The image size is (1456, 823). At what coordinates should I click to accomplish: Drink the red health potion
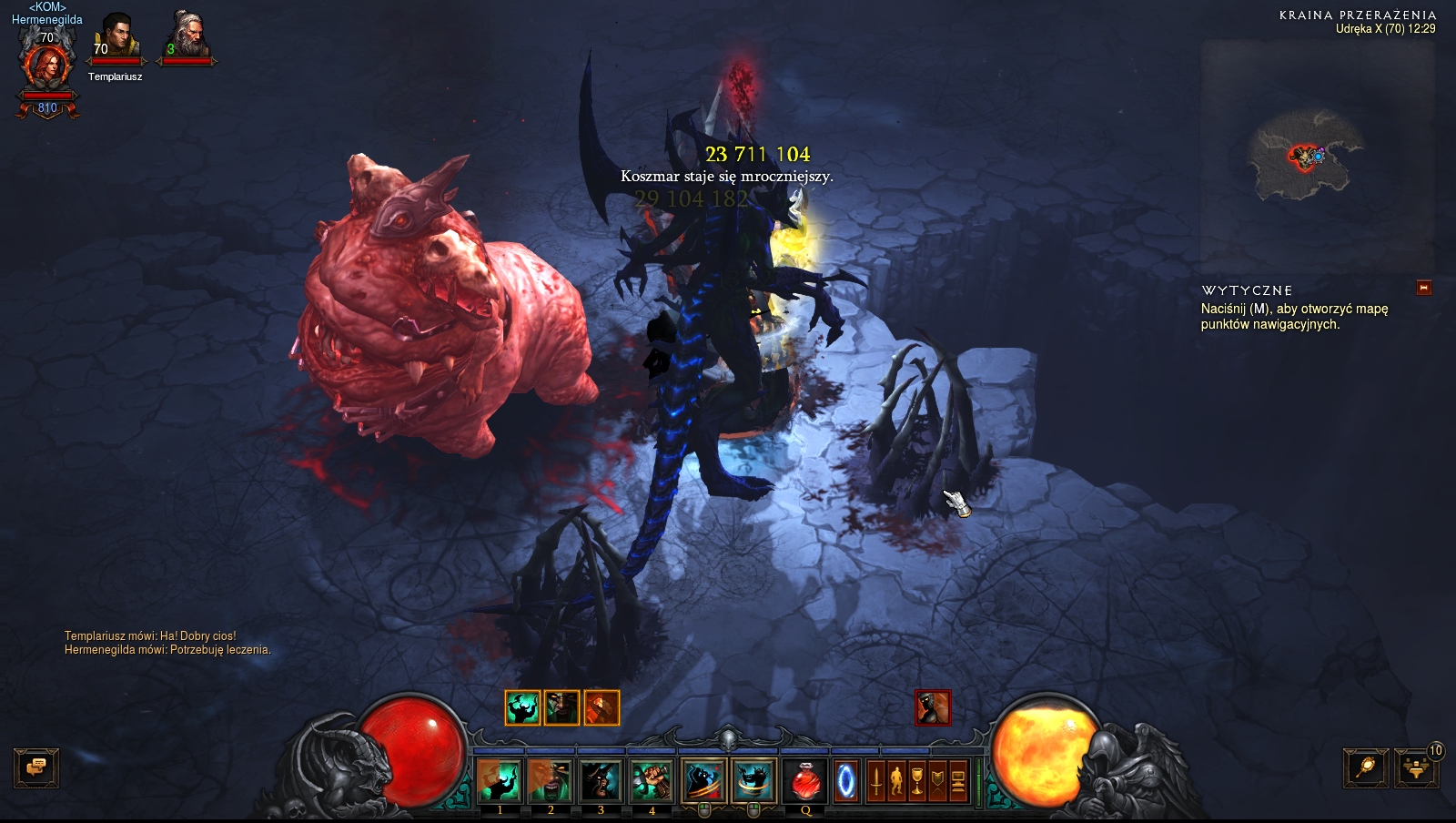[x=805, y=781]
